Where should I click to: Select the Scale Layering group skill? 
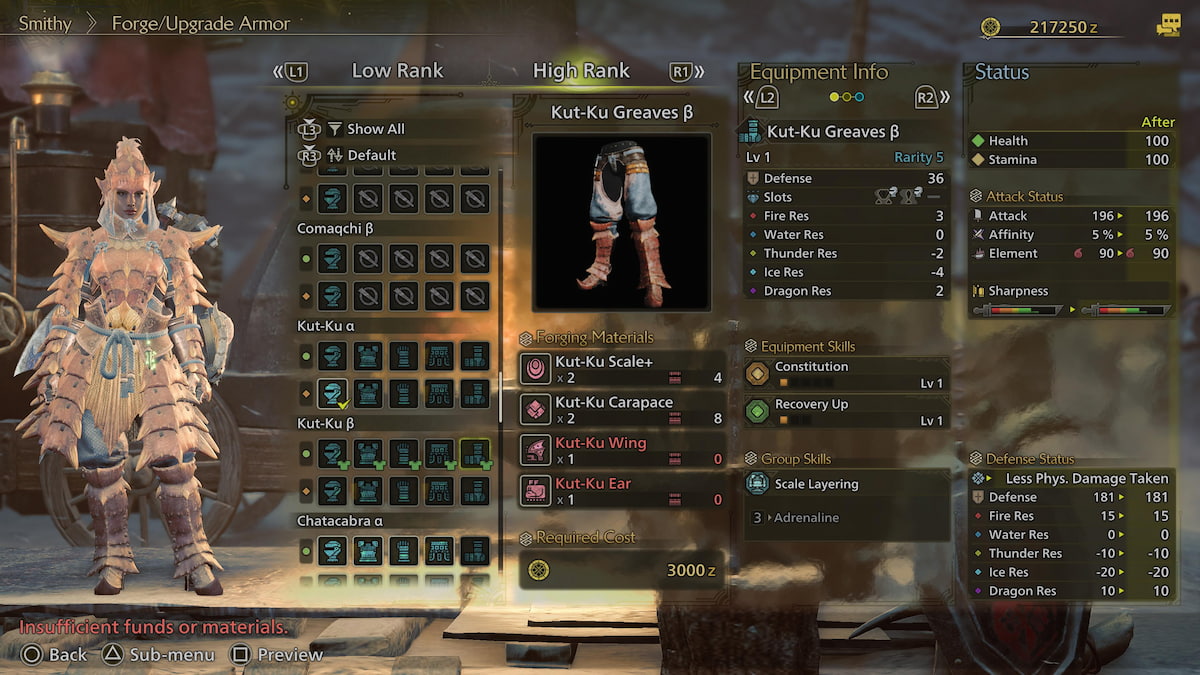tap(845, 484)
